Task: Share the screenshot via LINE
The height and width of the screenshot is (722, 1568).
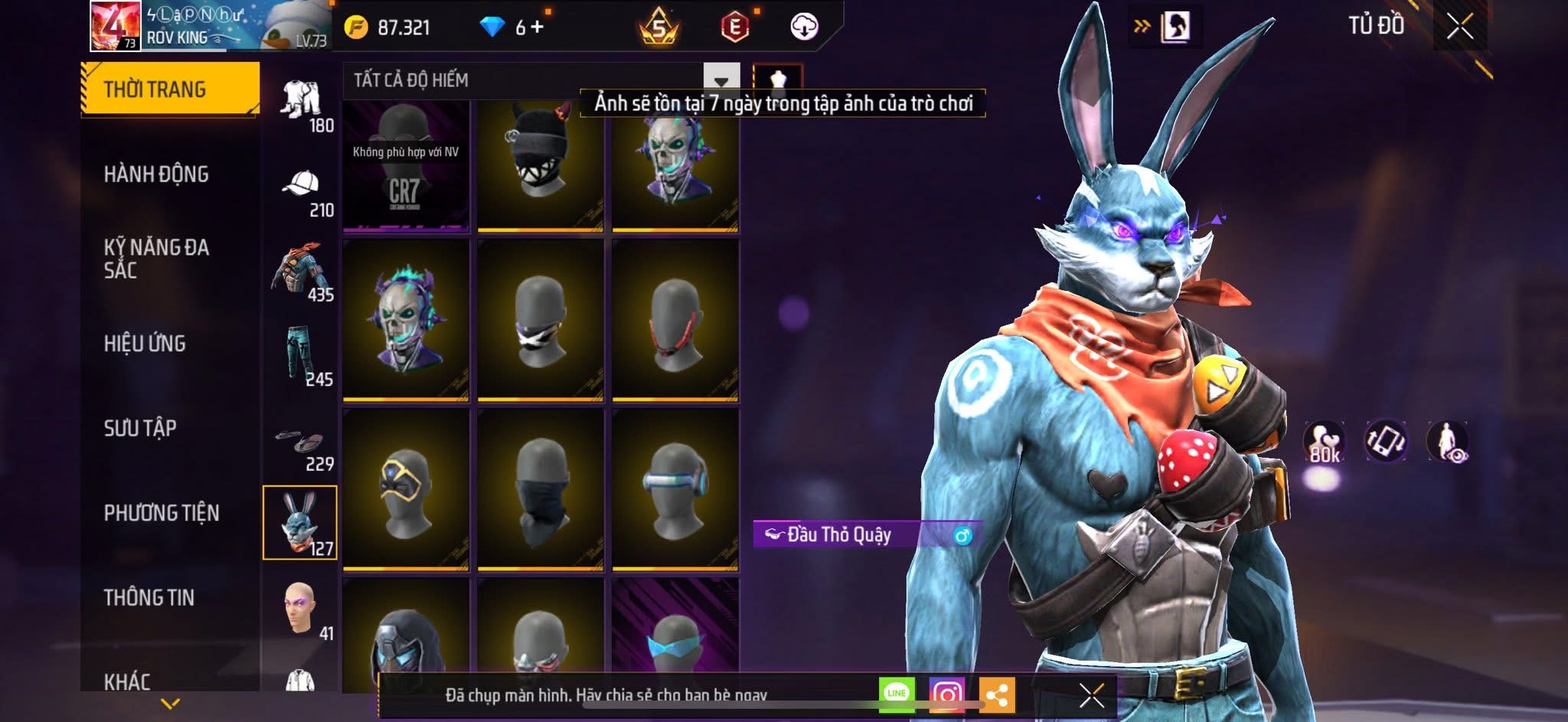Action: 897,694
